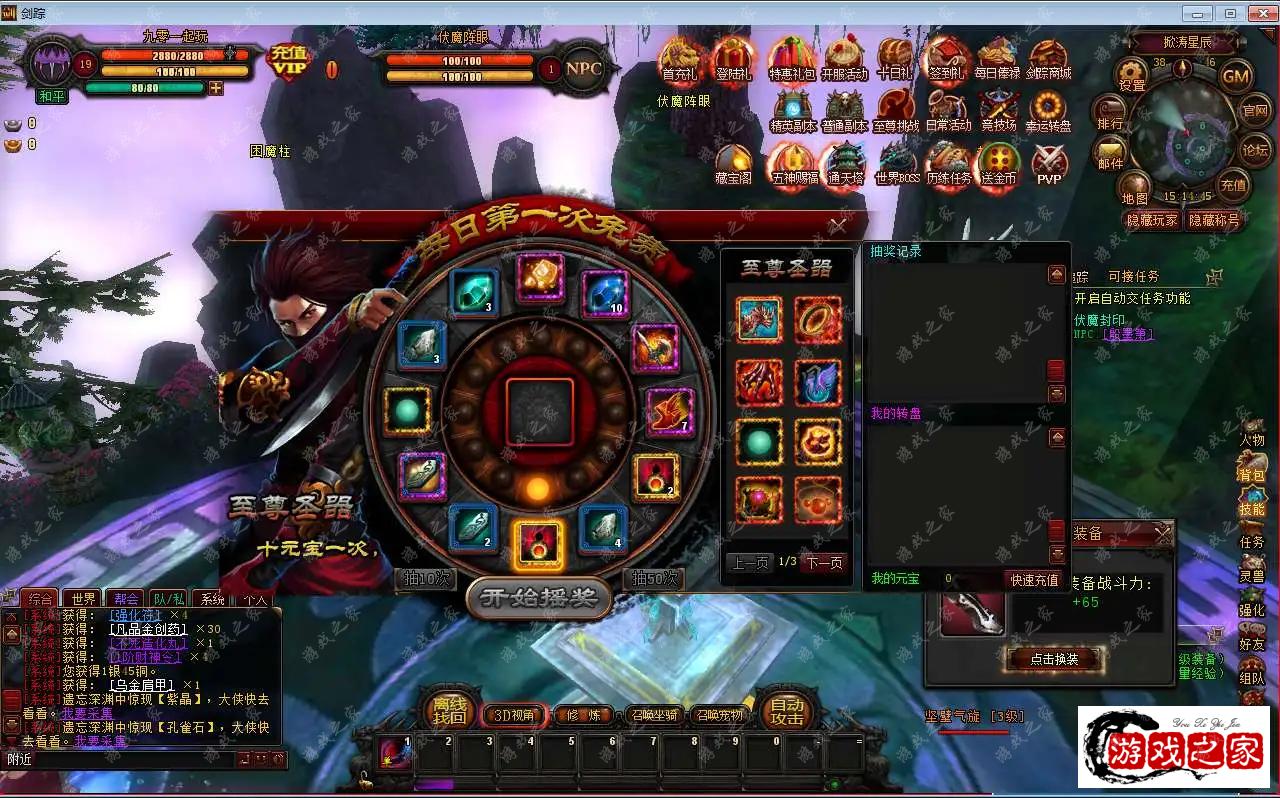Open 邮件 mailbox
1280x798 pixels.
click(1110, 152)
